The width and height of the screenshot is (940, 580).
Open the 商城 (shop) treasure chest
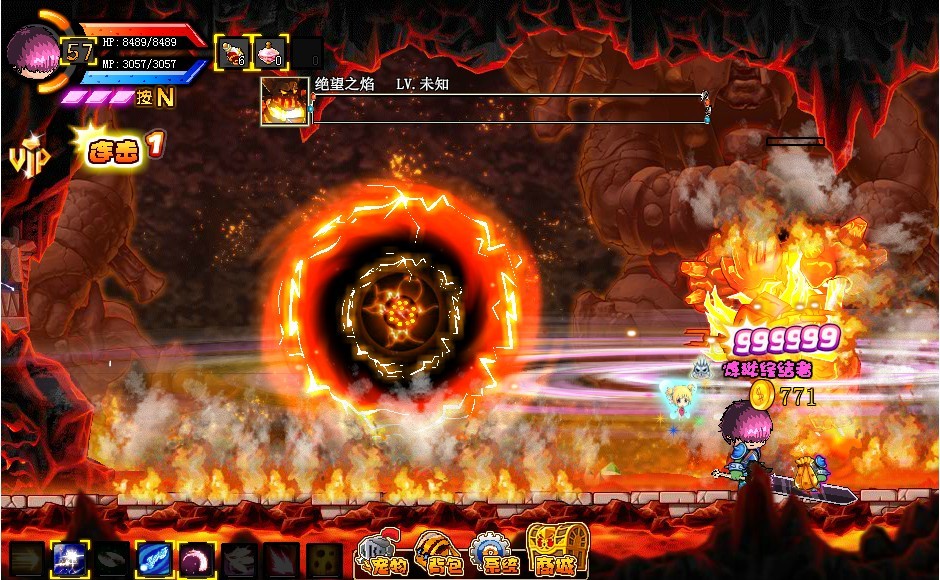551,551
